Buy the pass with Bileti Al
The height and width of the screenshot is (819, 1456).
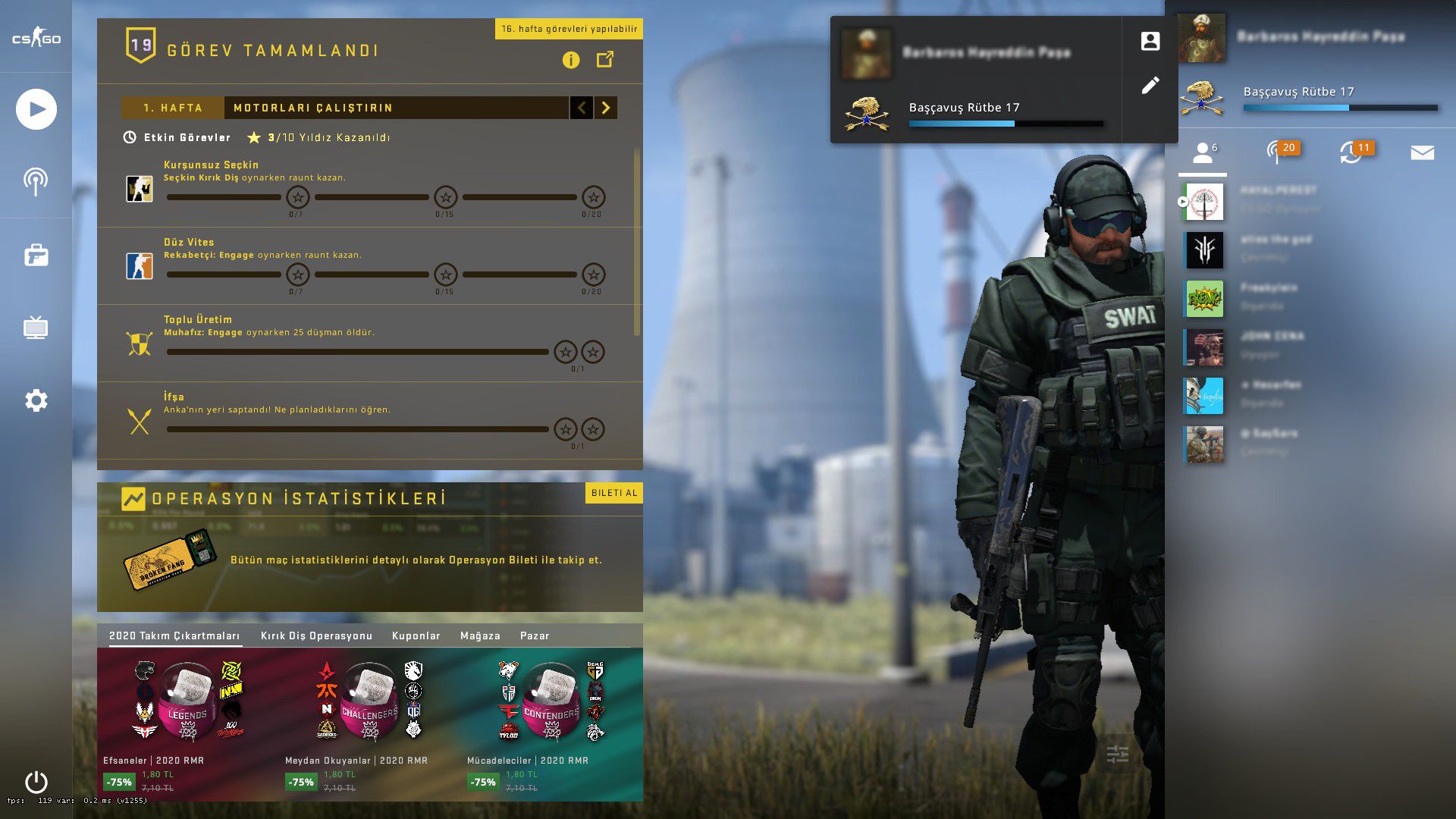[x=614, y=493]
